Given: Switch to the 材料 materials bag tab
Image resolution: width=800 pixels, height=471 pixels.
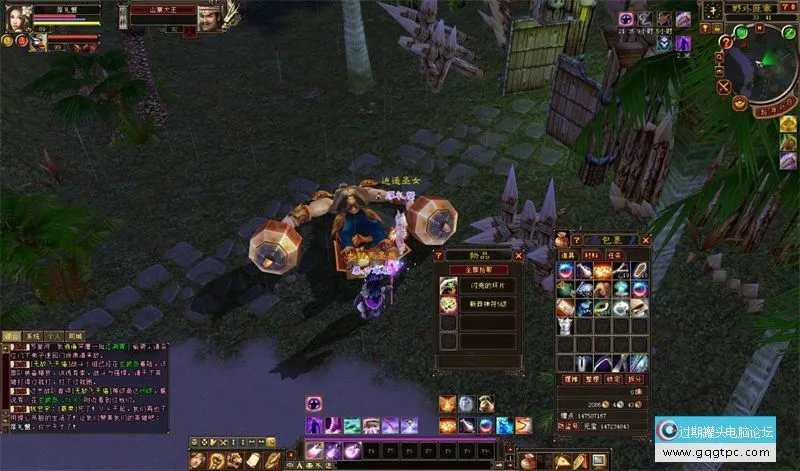Looking at the screenshot, I should click(590, 256).
